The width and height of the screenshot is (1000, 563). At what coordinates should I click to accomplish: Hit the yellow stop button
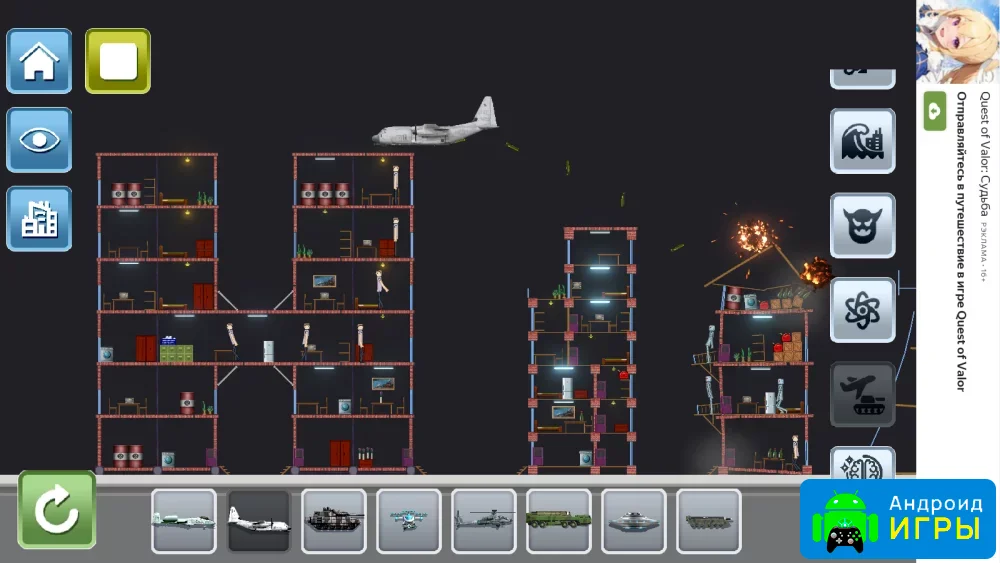(118, 61)
